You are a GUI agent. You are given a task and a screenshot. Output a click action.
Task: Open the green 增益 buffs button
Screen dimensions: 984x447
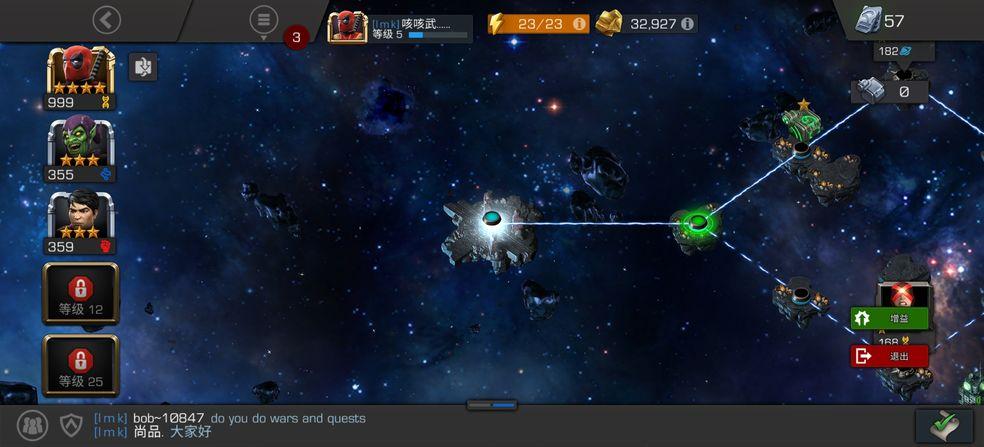pyautogui.click(x=889, y=318)
